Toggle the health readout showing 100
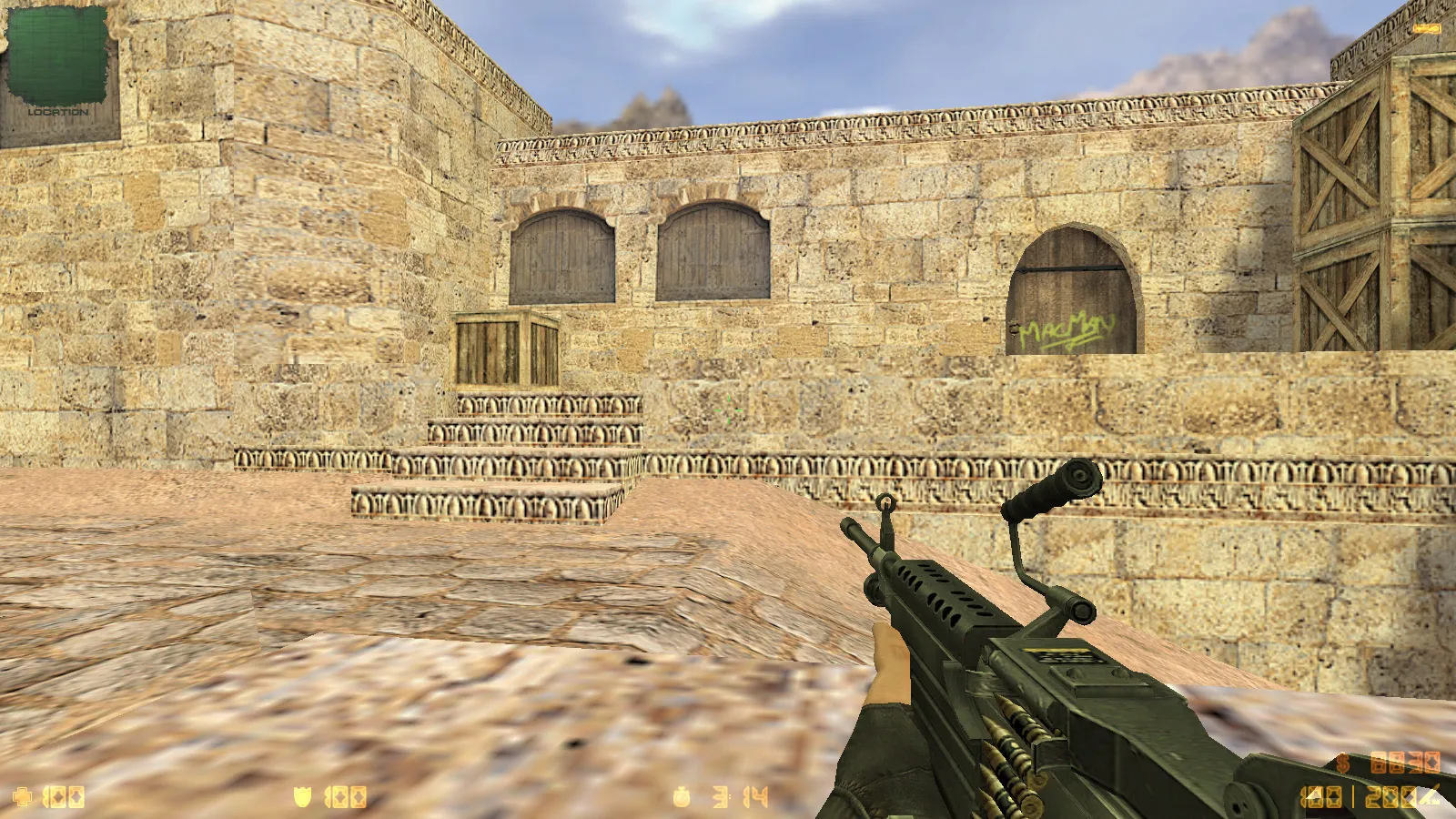Viewport: 1456px width, 819px height. click(66, 798)
